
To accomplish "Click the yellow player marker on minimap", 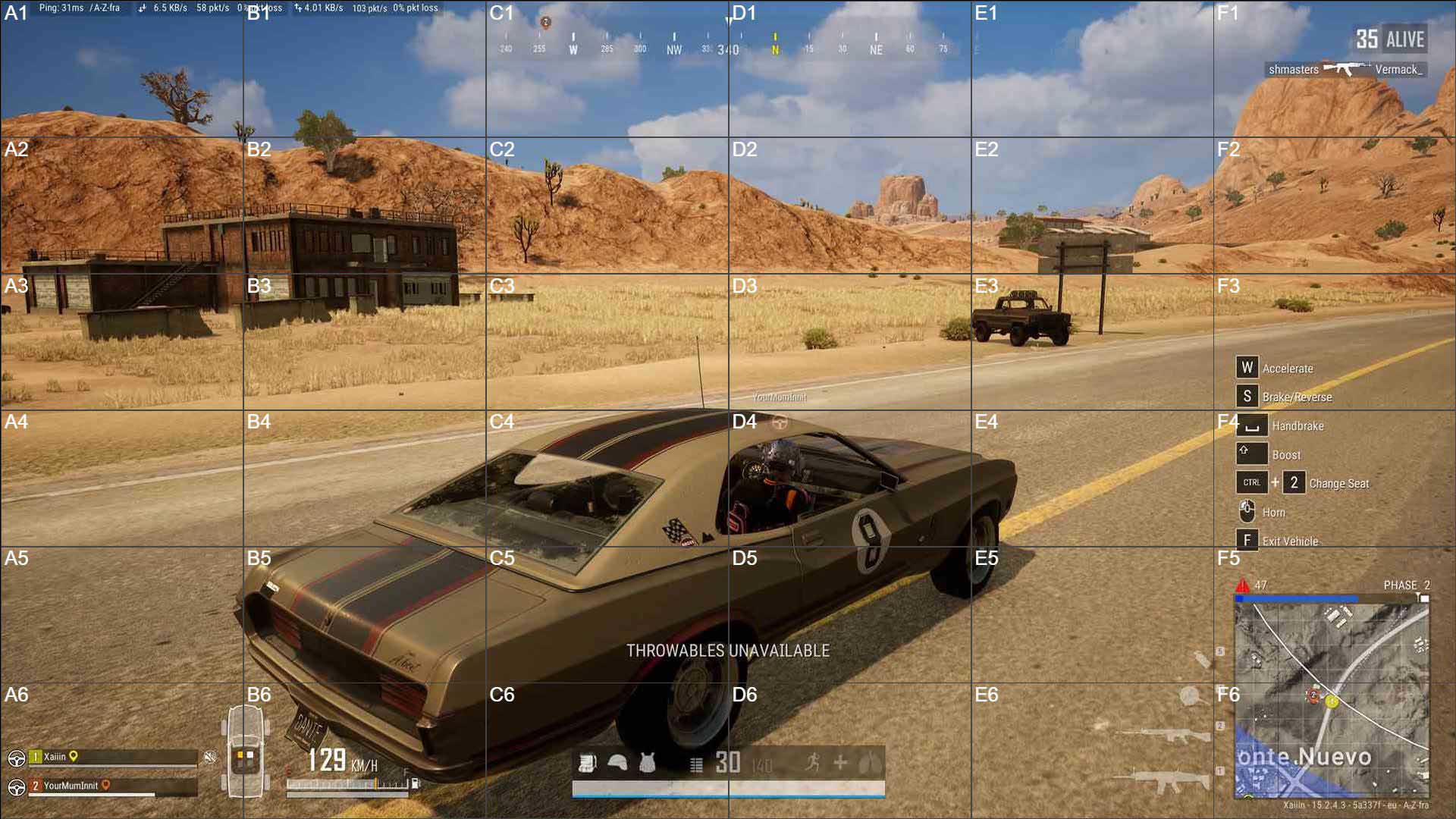I will tap(1332, 702).
